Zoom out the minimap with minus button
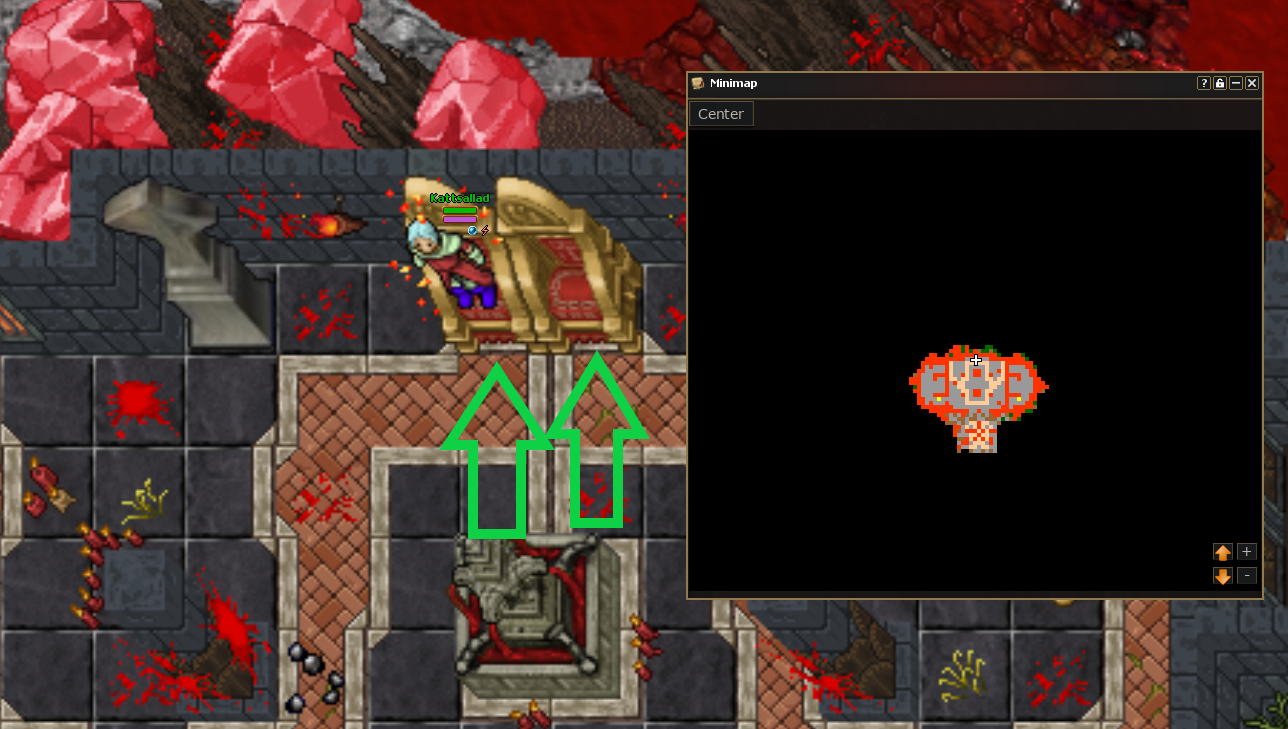This screenshot has height=729, width=1288. pyautogui.click(x=1246, y=576)
